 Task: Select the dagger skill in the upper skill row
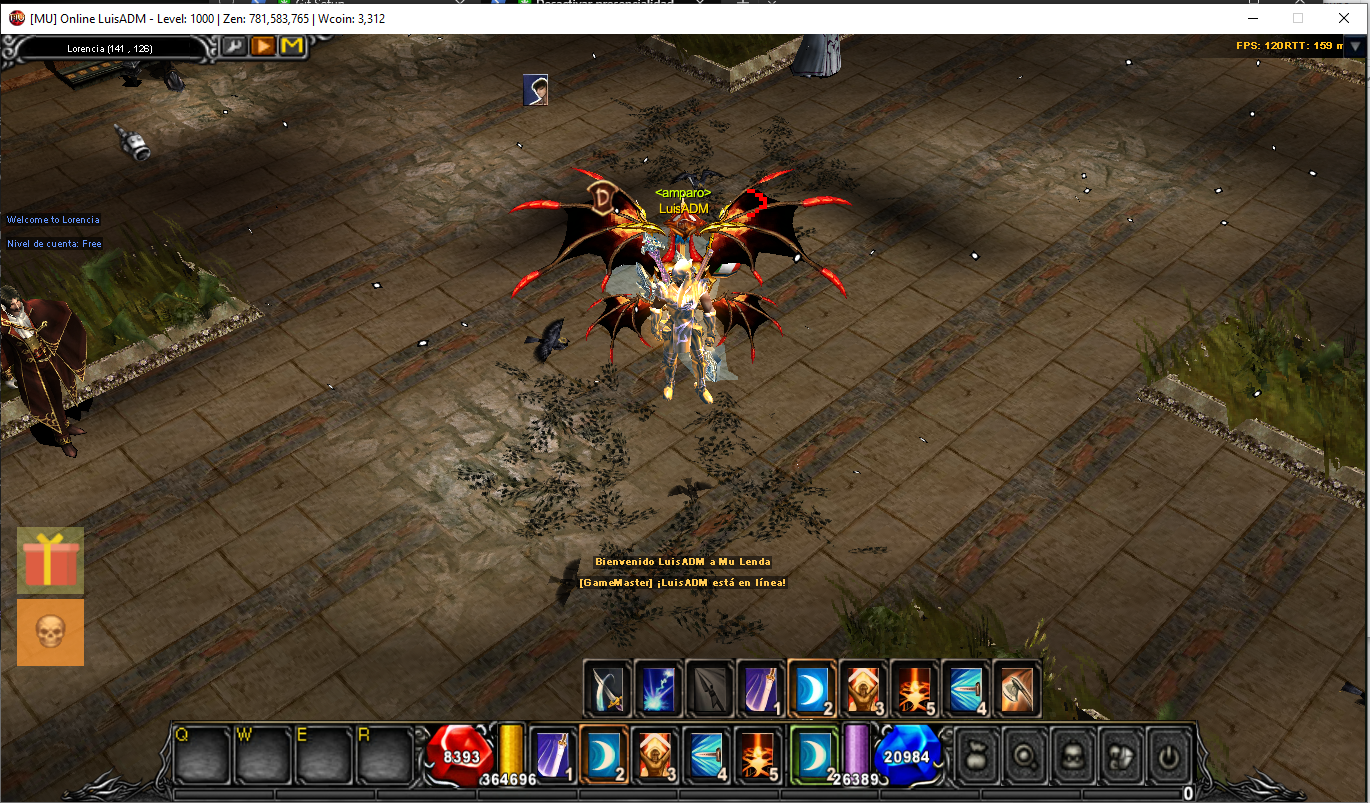coord(709,689)
